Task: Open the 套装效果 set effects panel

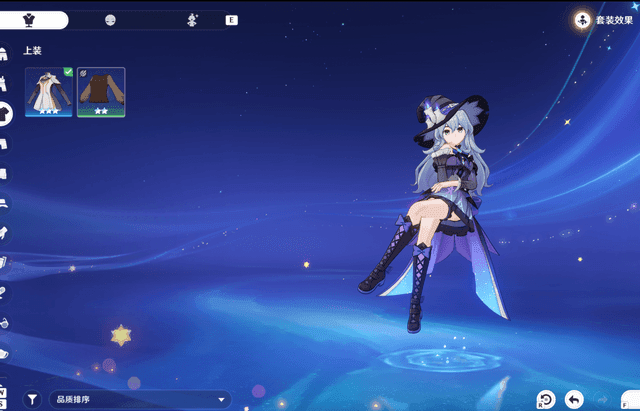Action: [x=605, y=19]
